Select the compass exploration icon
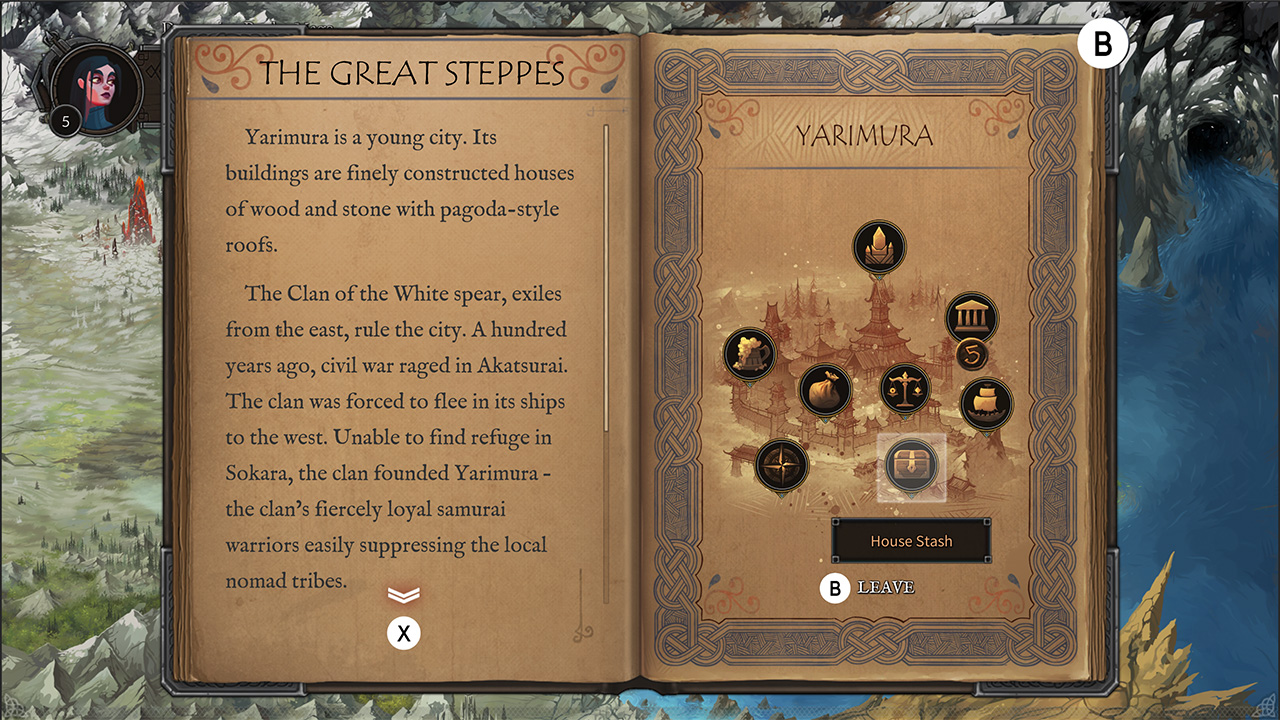The width and height of the screenshot is (1280, 720). 781,462
